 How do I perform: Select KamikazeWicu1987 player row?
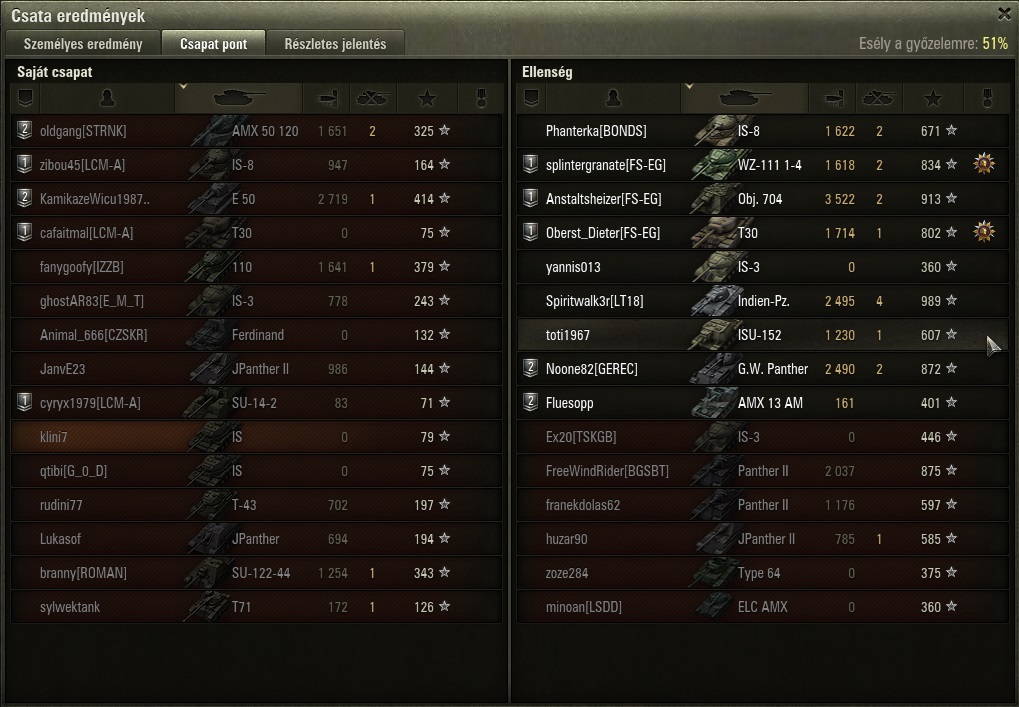click(x=255, y=199)
